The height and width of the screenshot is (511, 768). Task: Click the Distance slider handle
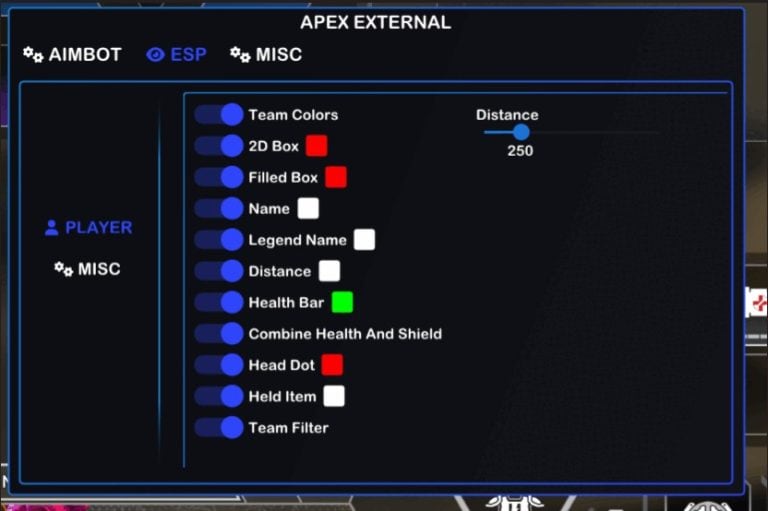pyautogui.click(x=521, y=132)
